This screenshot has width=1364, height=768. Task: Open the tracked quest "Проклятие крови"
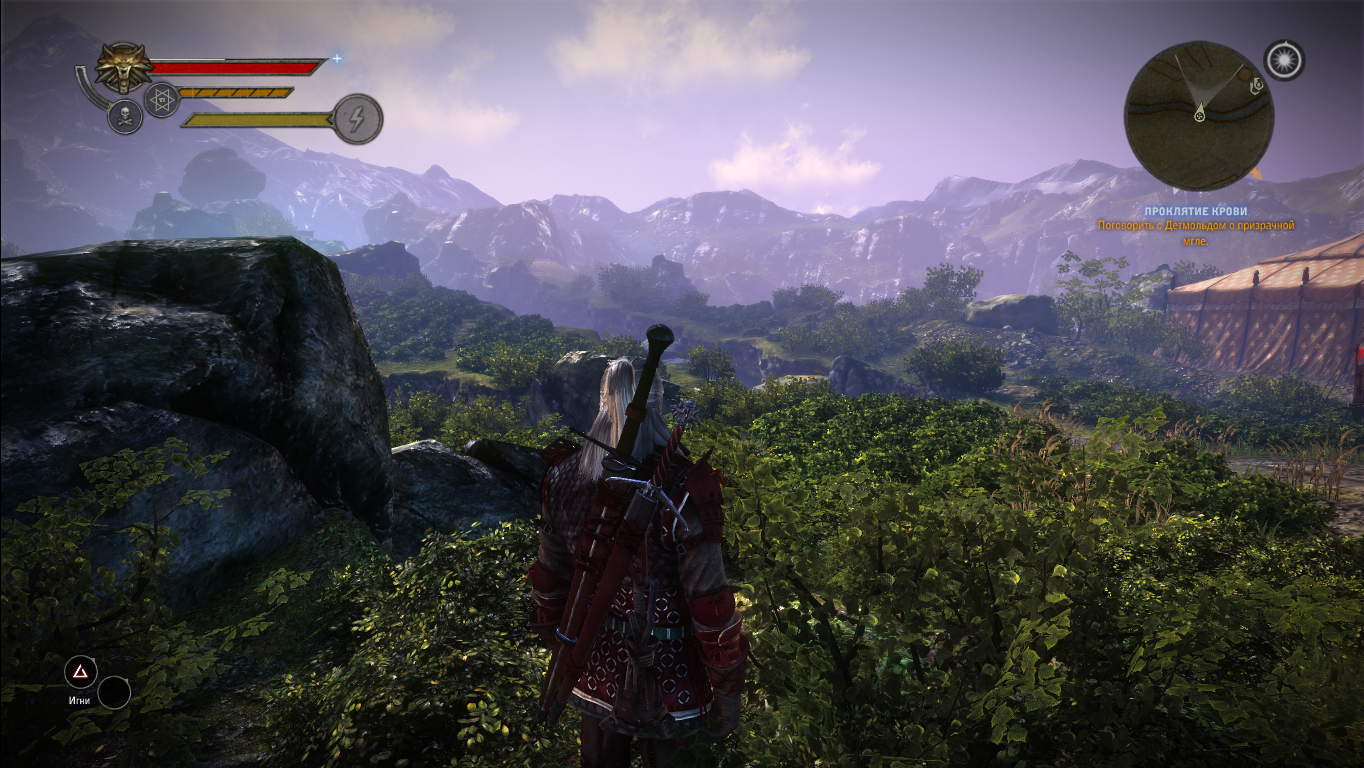click(x=1210, y=212)
